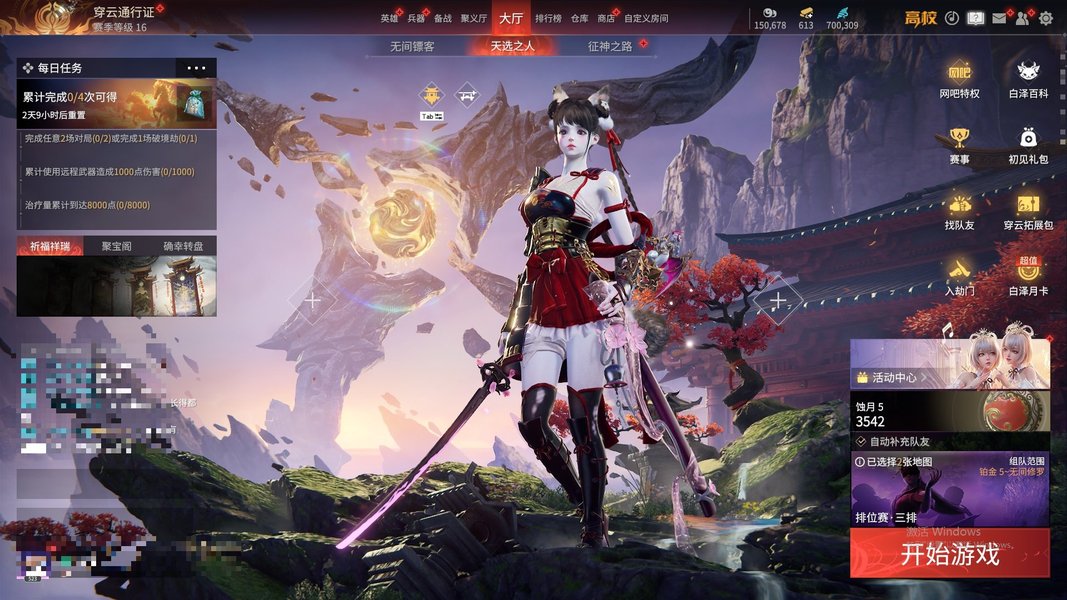This screenshot has height=600, width=1067.
Task: Open the 商店 shop
Action: 605,18
